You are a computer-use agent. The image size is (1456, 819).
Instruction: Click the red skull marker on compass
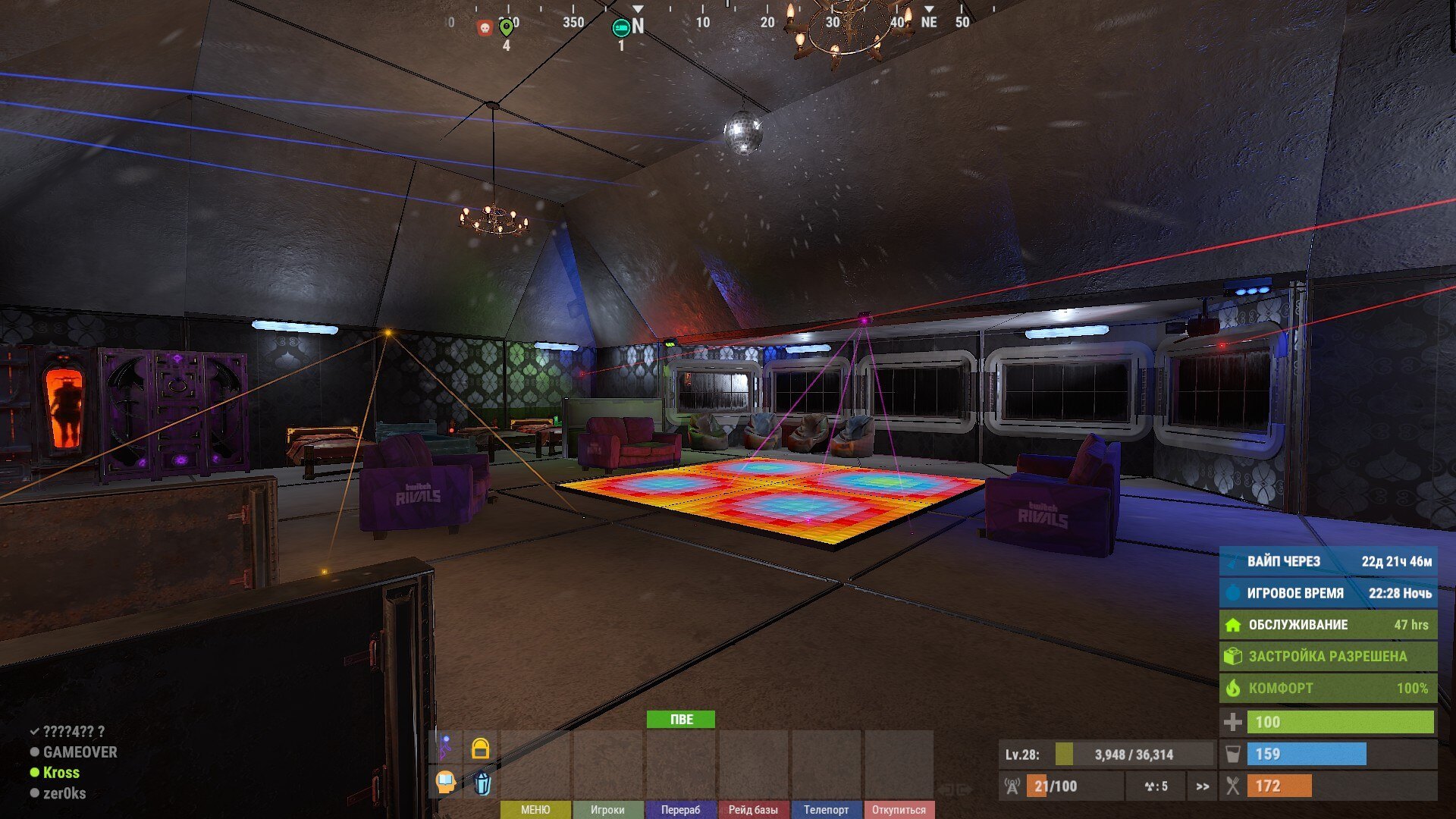pos(485,28)
